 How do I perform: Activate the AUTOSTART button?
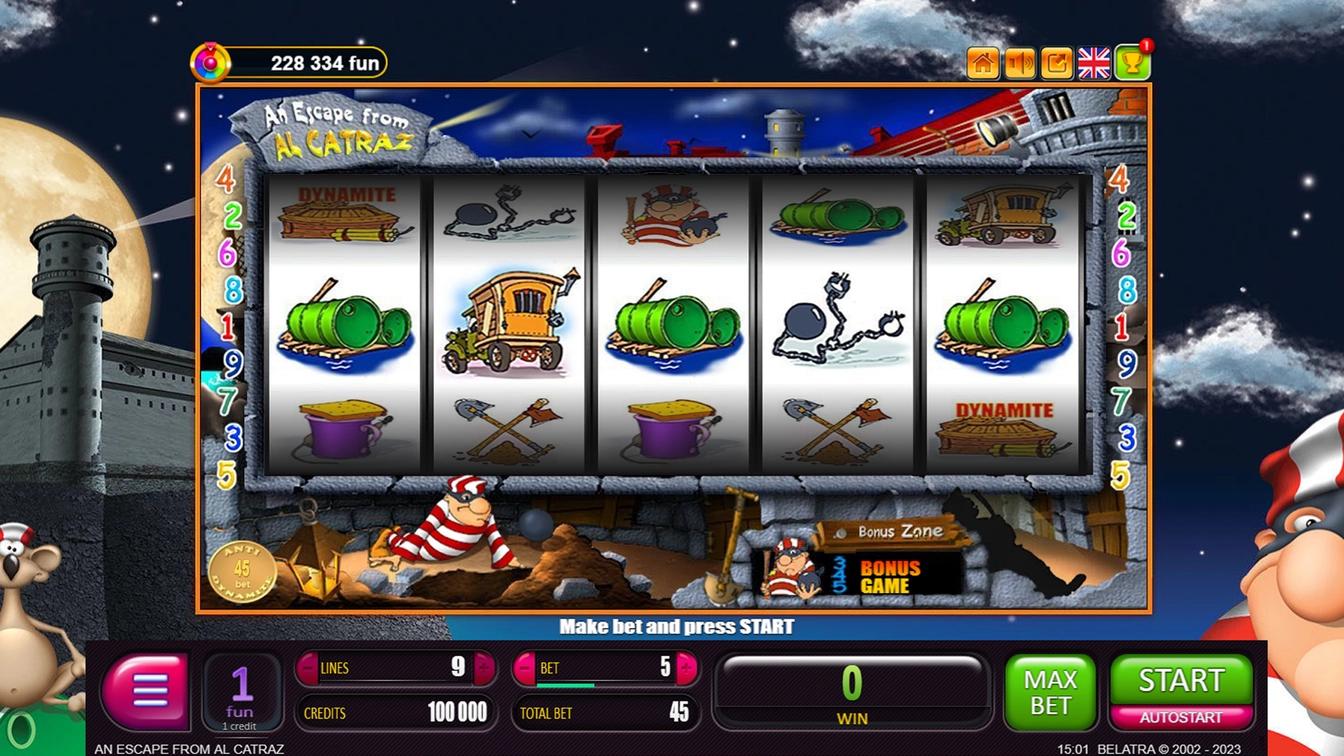[1181, 717]
